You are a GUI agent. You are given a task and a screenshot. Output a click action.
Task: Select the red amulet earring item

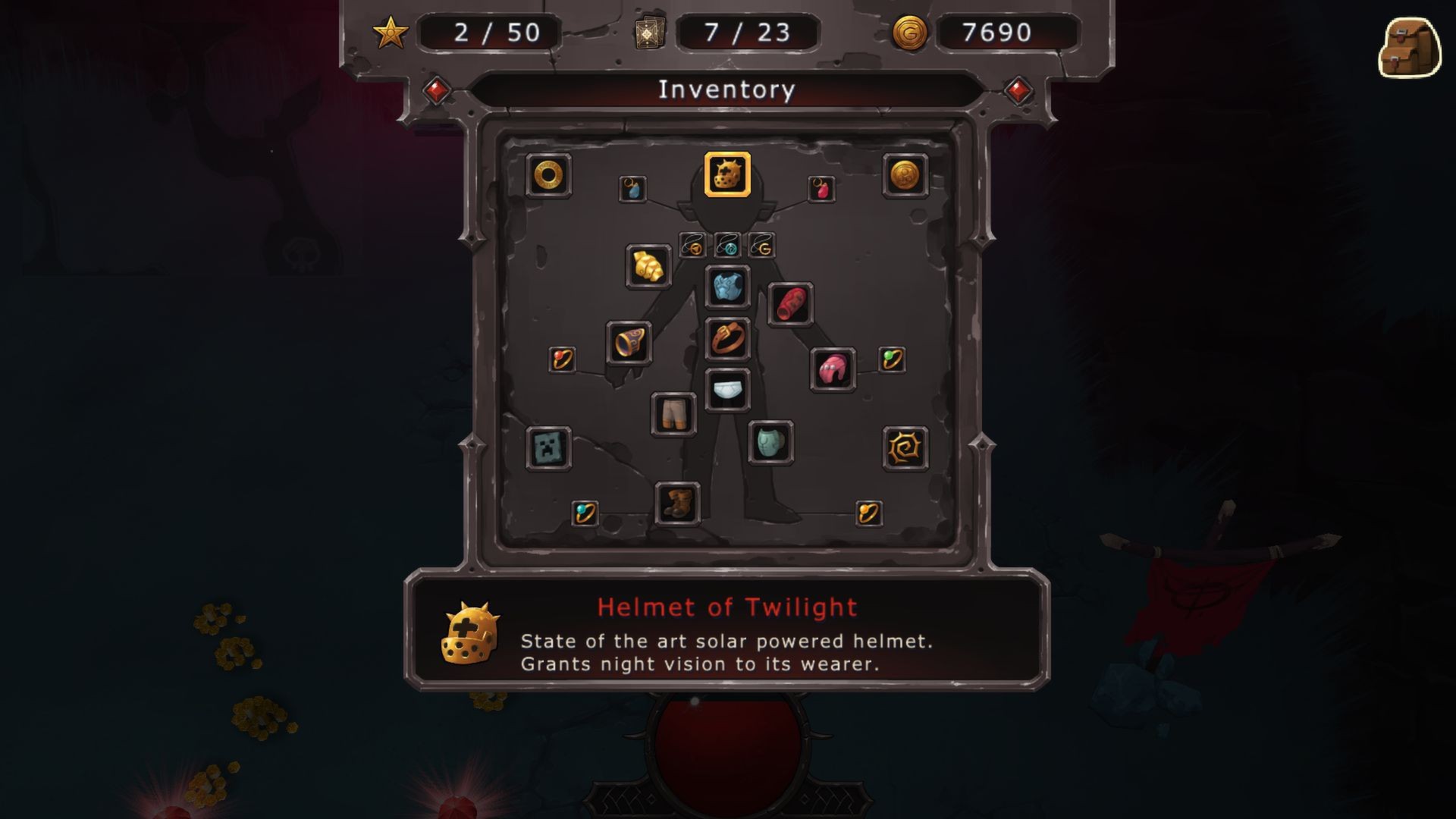[x=821, y=189]
